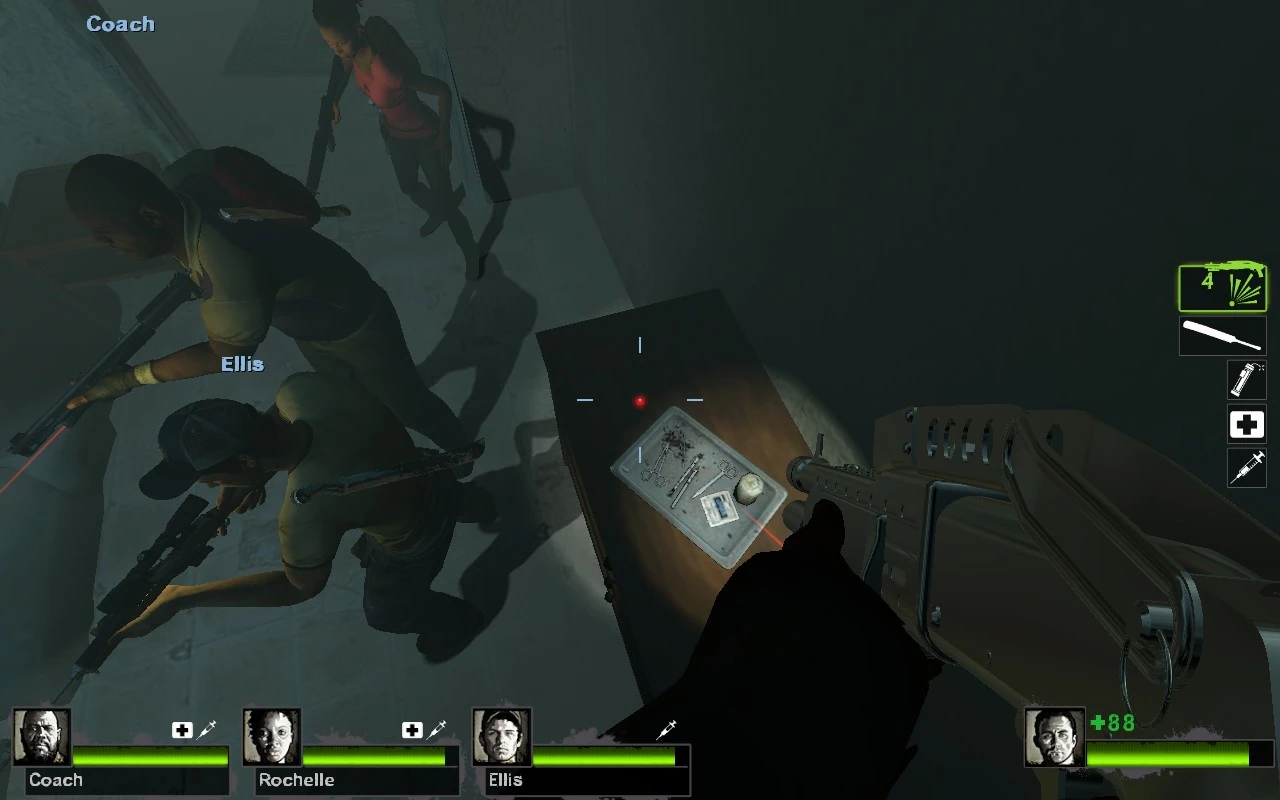Click the syringe icon above Rochelle's portrait
Screen dimensions: 1280x800
point(434,729)
